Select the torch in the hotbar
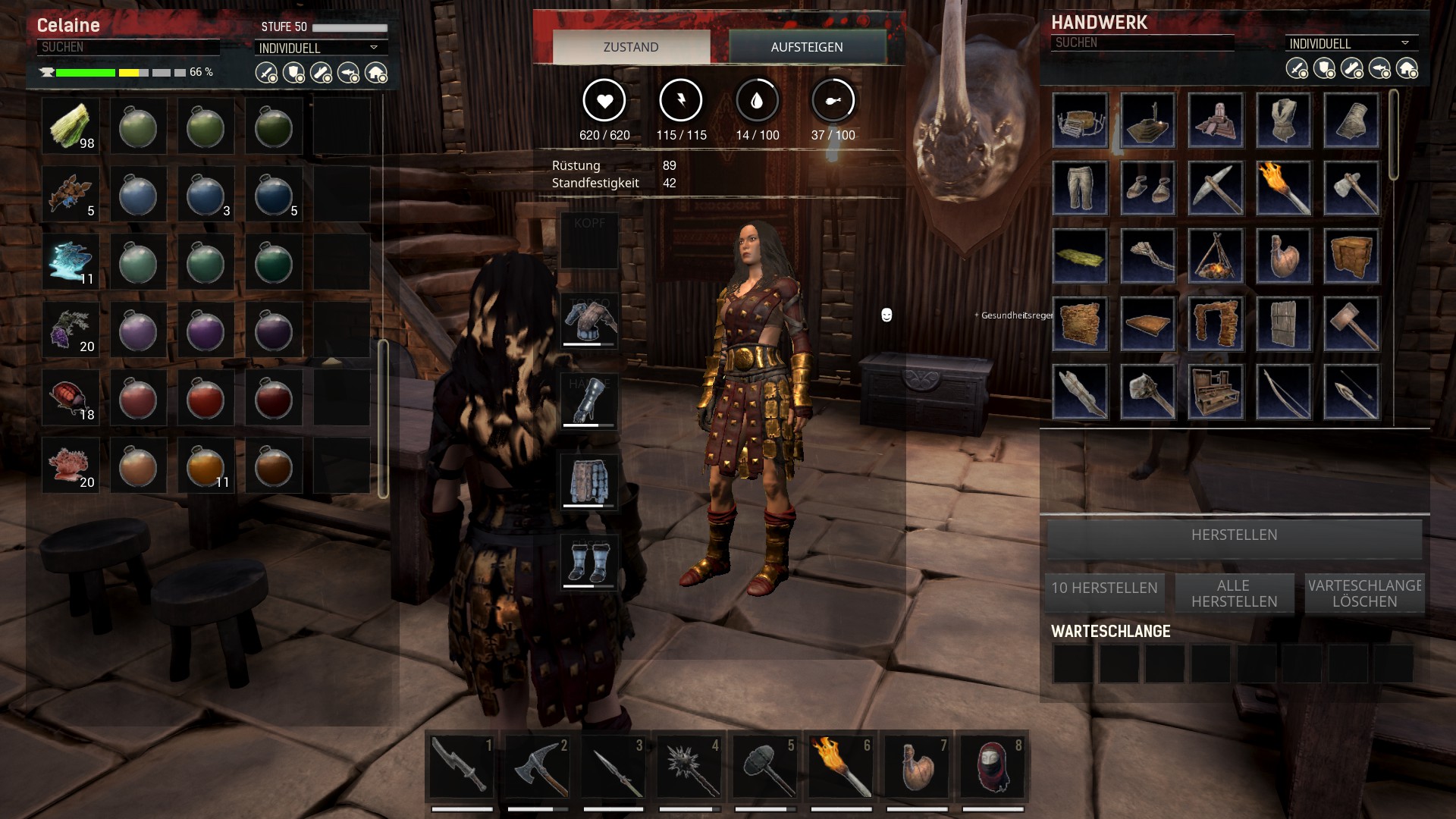The image size is (1456, 819). (x=840, y=766)
